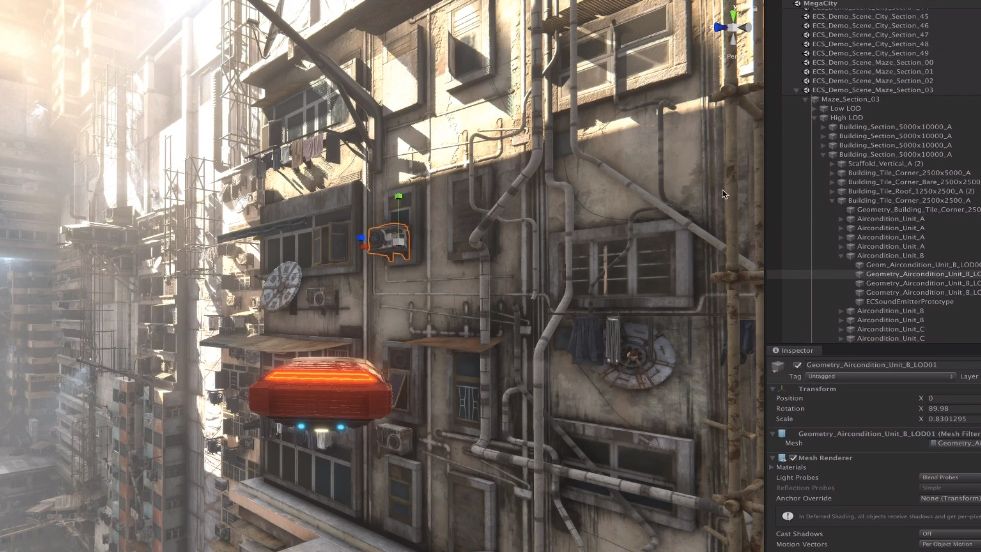Select ECS_Demo_Scene_Maze_Section_00 scene entry
Image resolution: width=981 pixels, height=552 pixels.
coord(872,62)
